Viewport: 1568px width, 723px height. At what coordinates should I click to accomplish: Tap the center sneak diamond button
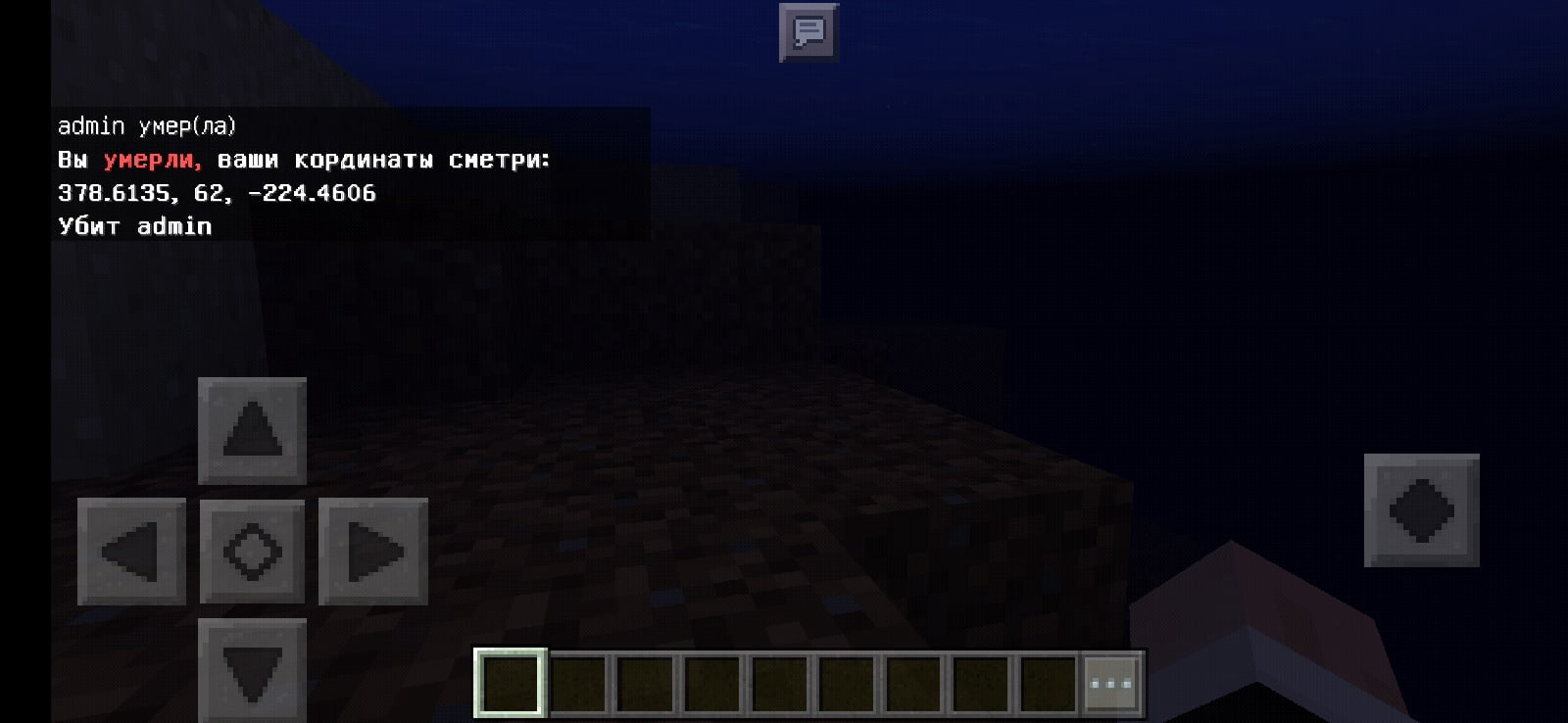click(x=252, y=552)
